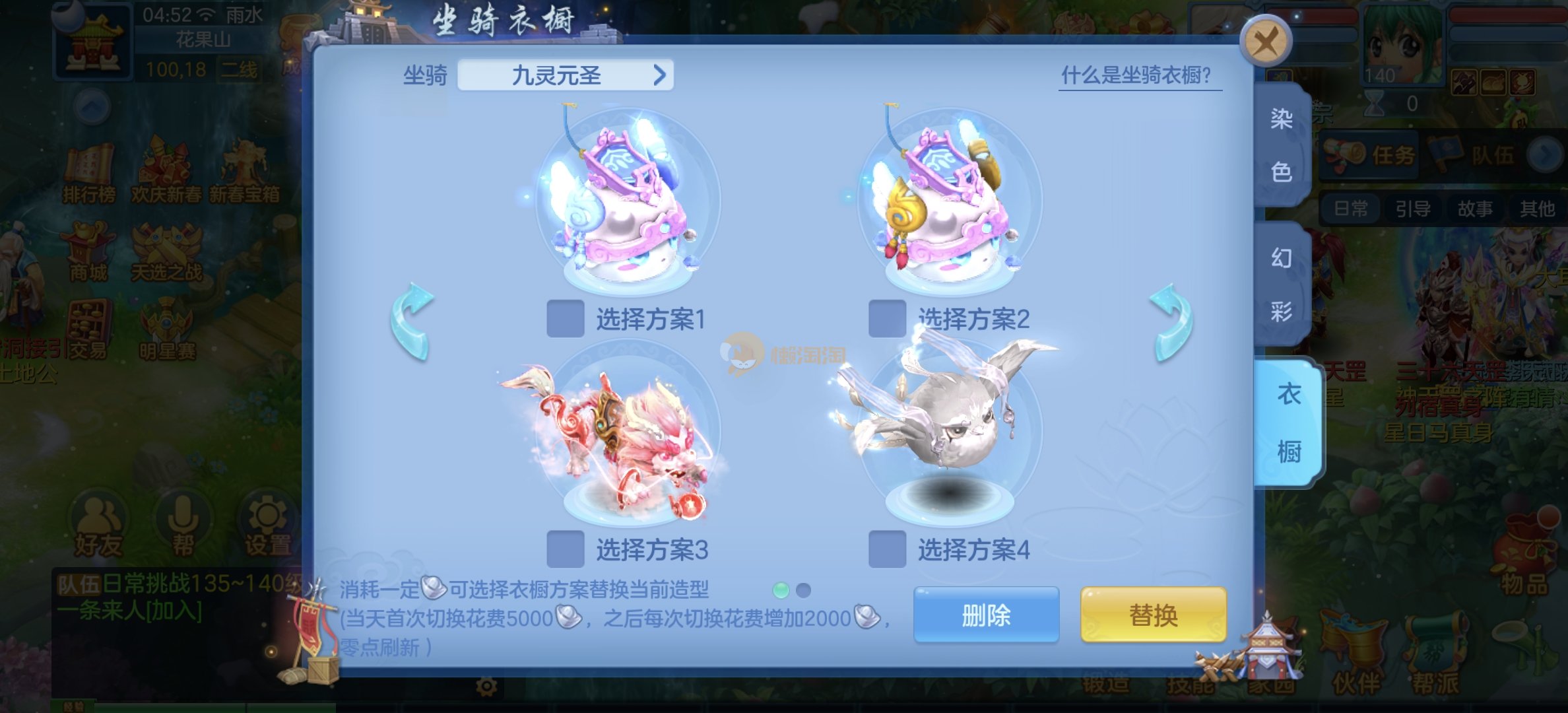Image resolution: width=1568 pixels, height=713 pixels.
Task: Tick the 选择方案2 checkbox
Action: (x=887, y=319)
